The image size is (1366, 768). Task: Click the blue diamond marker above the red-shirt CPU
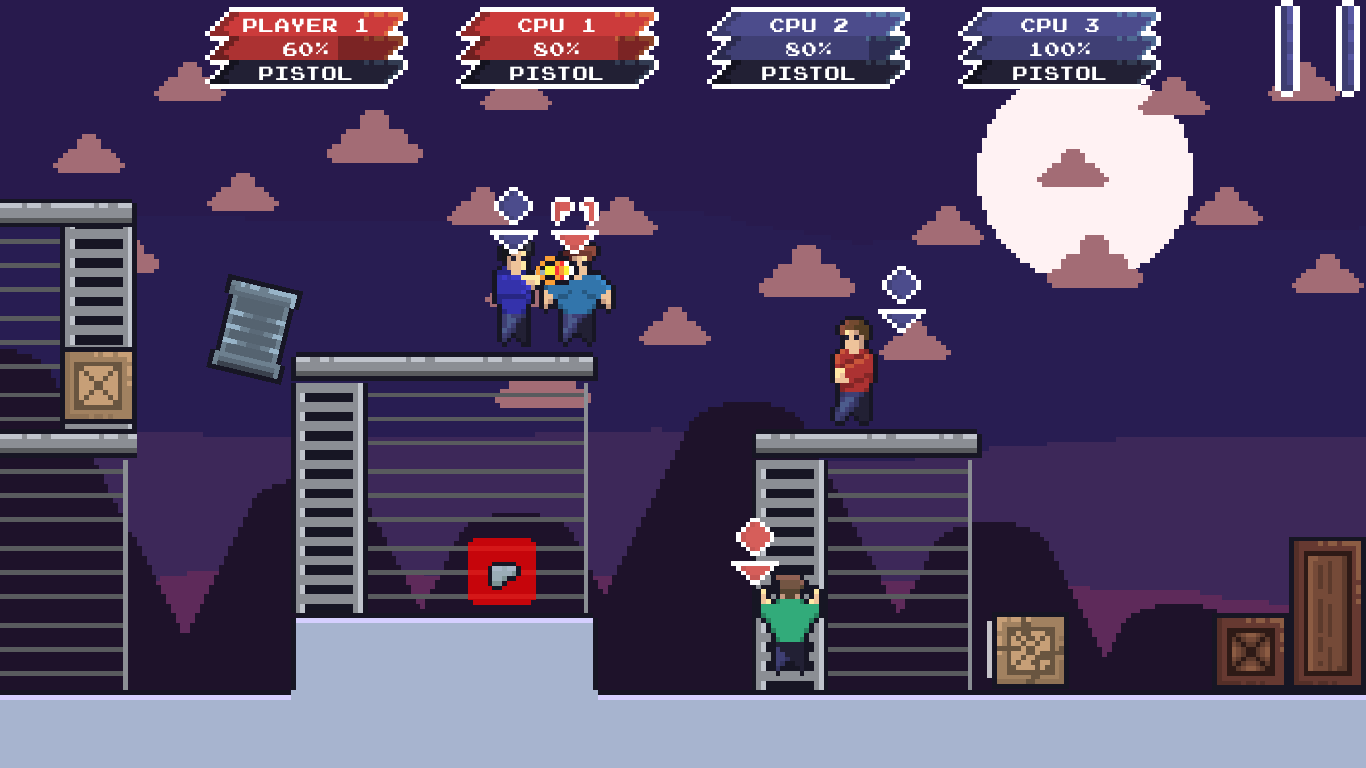tap(903, 283)
